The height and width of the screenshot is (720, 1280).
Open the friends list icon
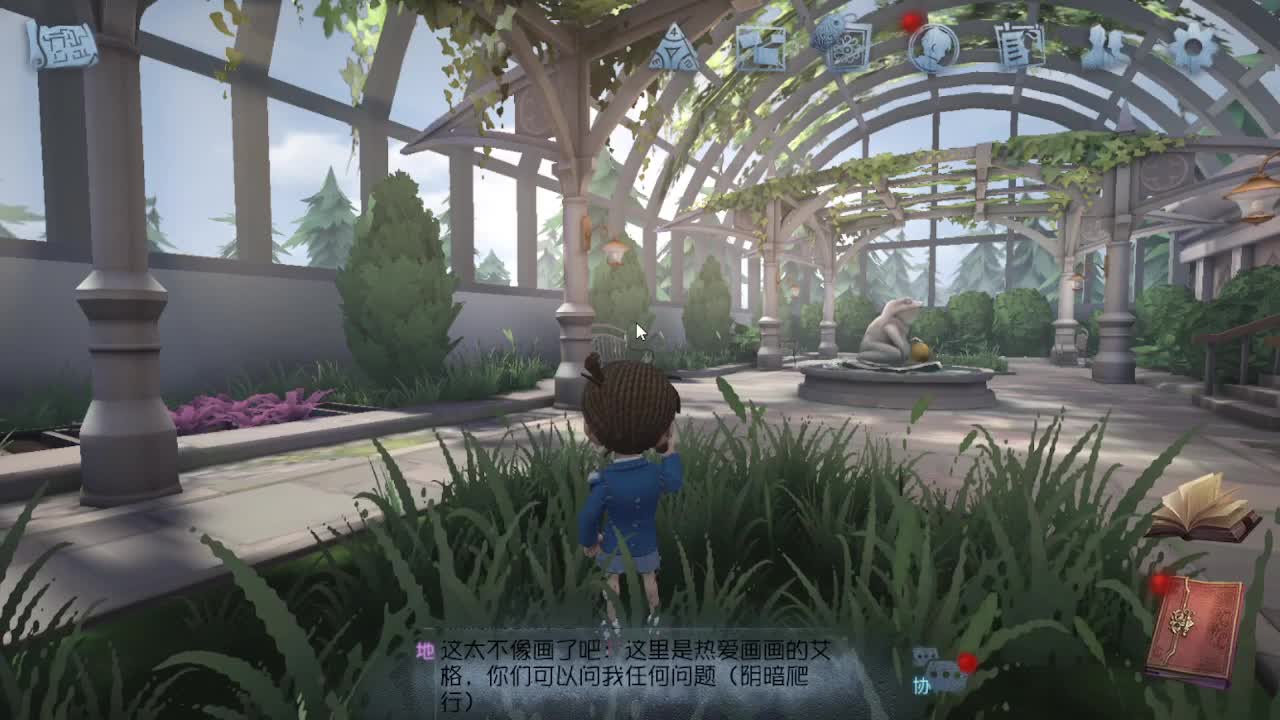[x=1105, y=45]
